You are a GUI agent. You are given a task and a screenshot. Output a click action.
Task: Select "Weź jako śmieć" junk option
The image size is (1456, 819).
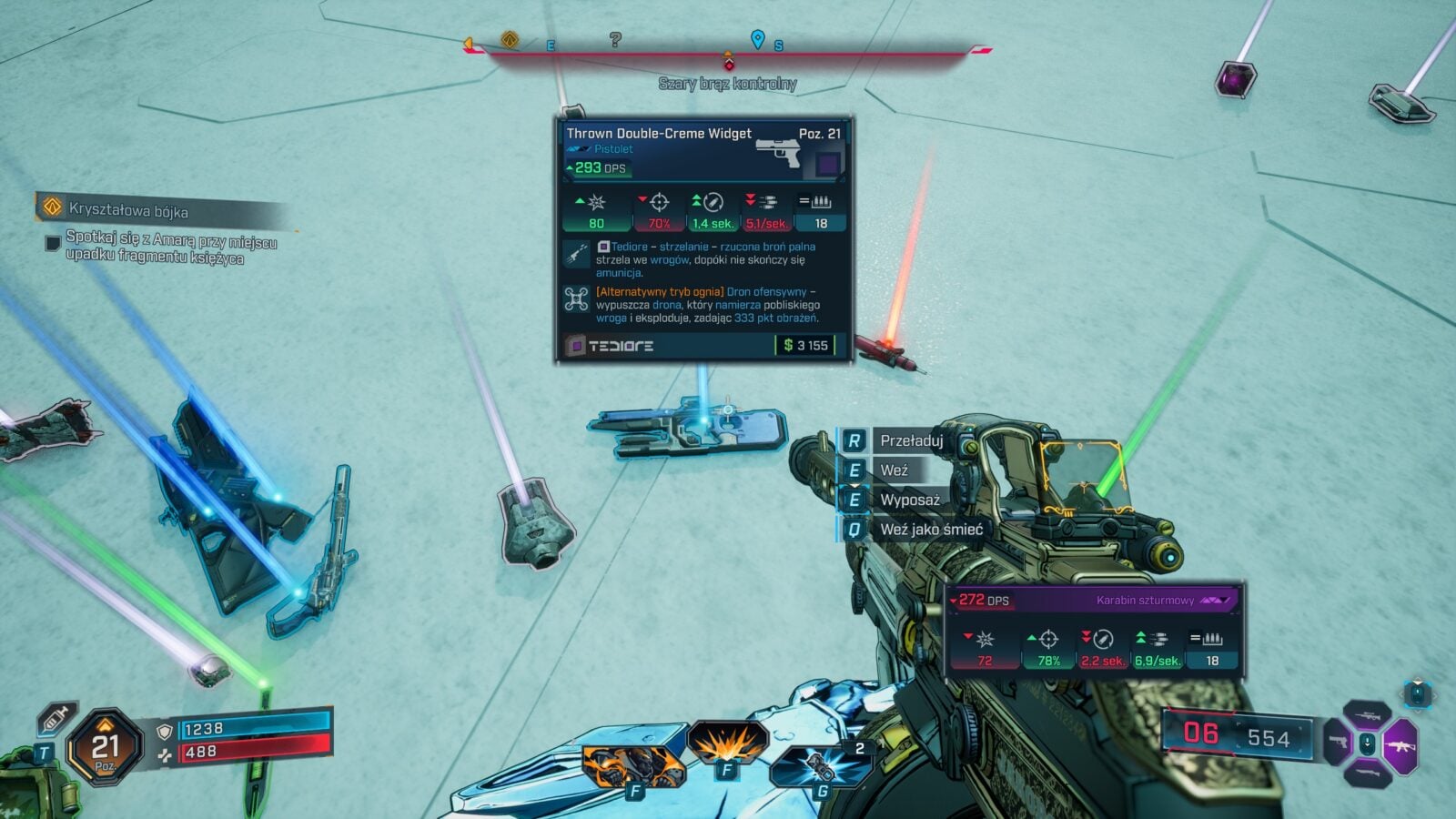(x=930, y=529)
